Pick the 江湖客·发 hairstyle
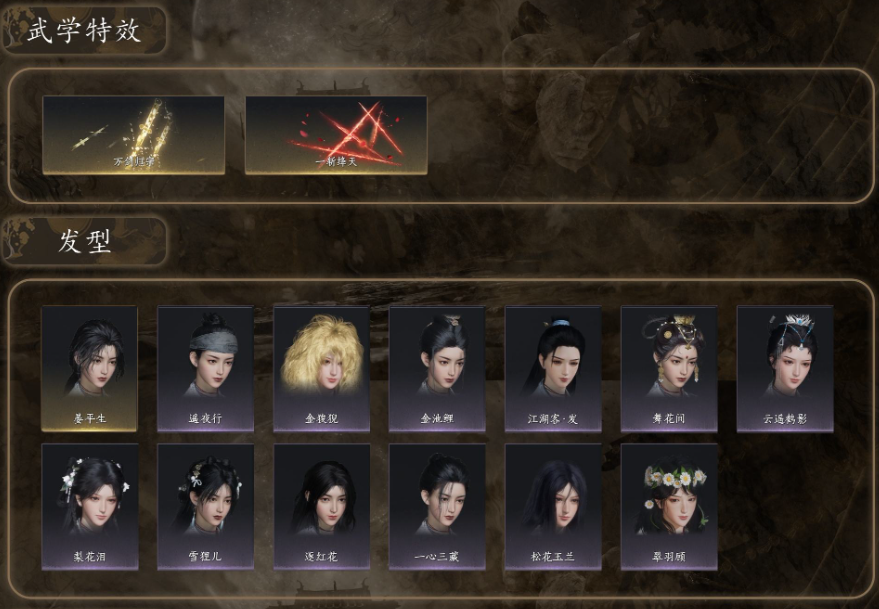 (x=553, y=368)
